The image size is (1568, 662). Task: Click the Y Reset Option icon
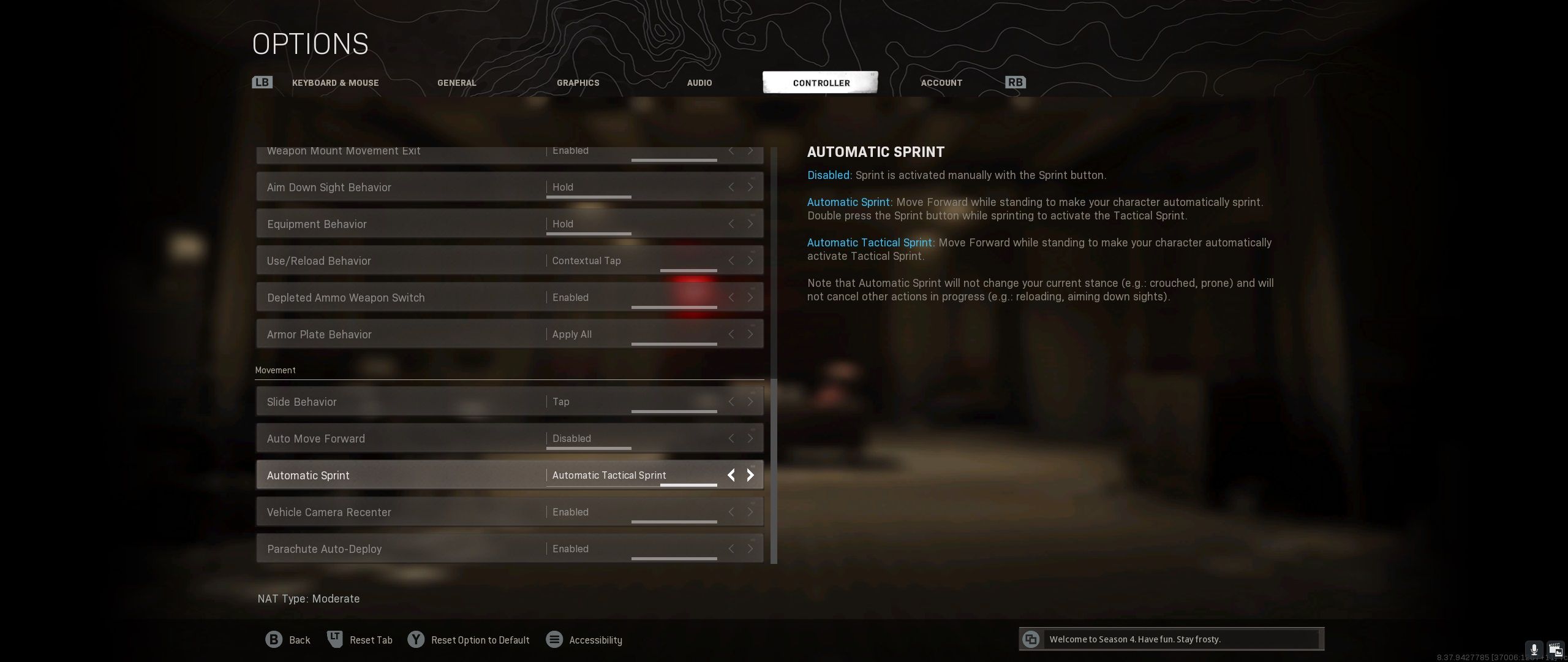point(417,639)
